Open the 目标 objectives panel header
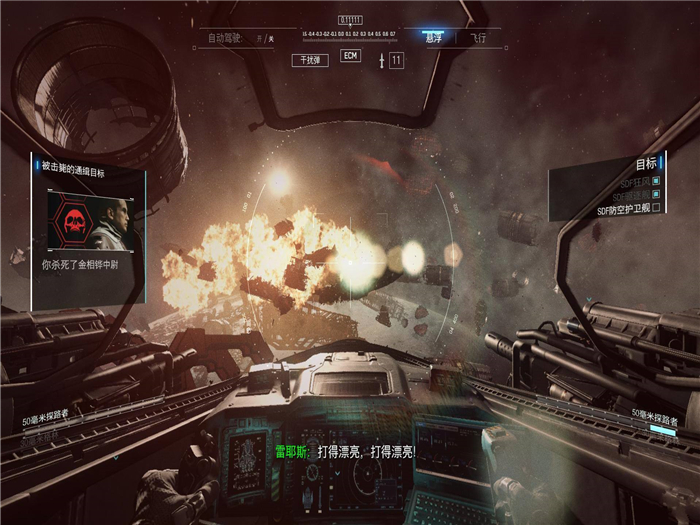700x525 pixels. point(646,163)
